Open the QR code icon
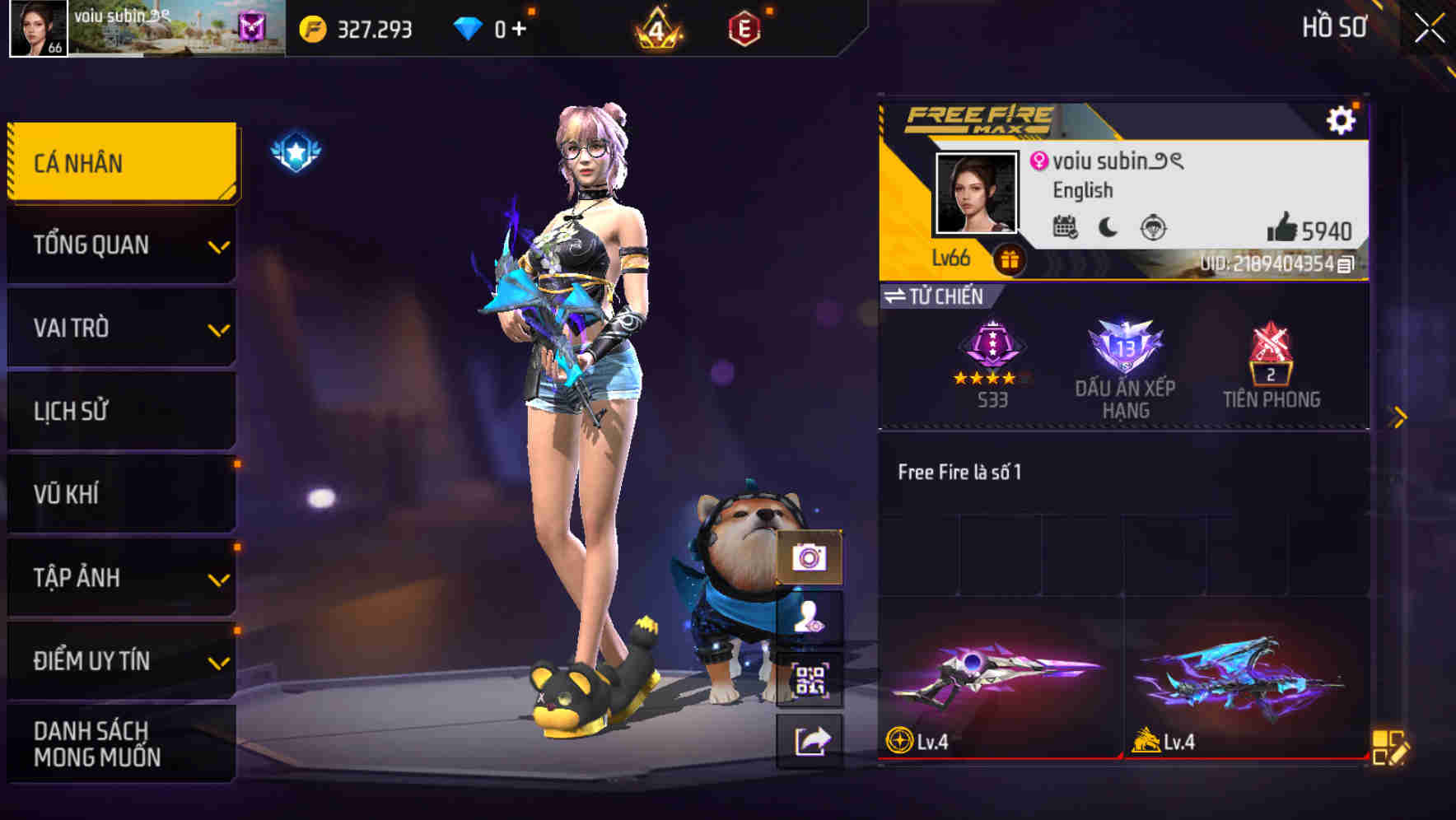 [810, 678]
